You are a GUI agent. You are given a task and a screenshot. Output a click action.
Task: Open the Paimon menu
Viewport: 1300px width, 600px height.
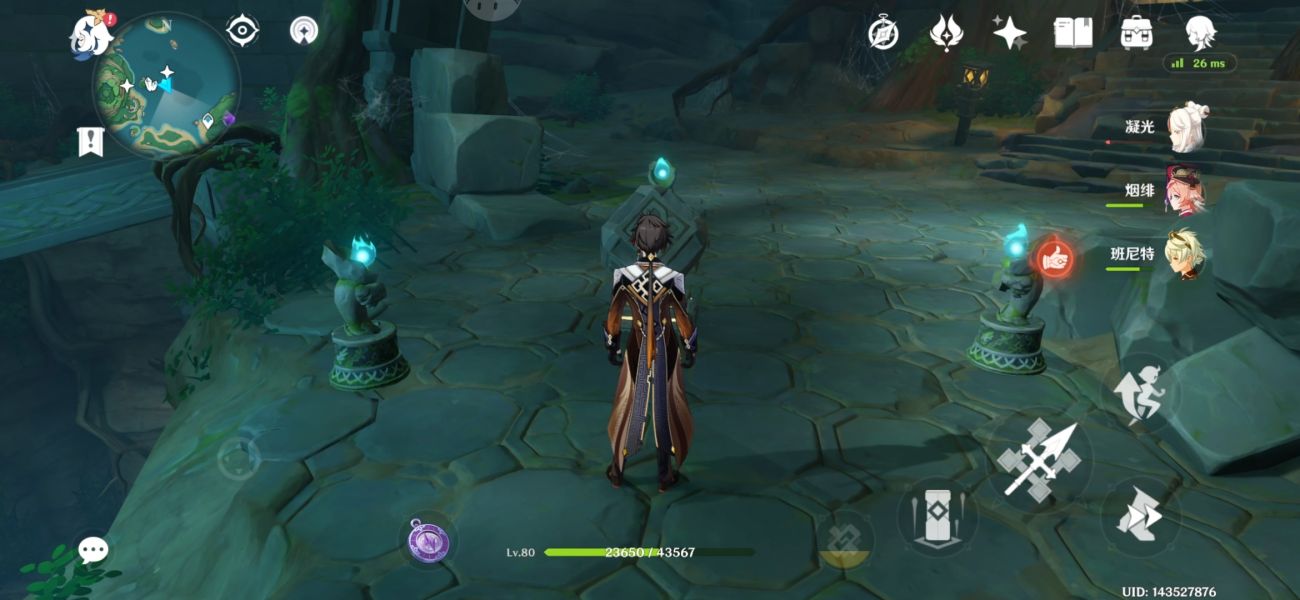pyautogui.click(x=90, y=36)
